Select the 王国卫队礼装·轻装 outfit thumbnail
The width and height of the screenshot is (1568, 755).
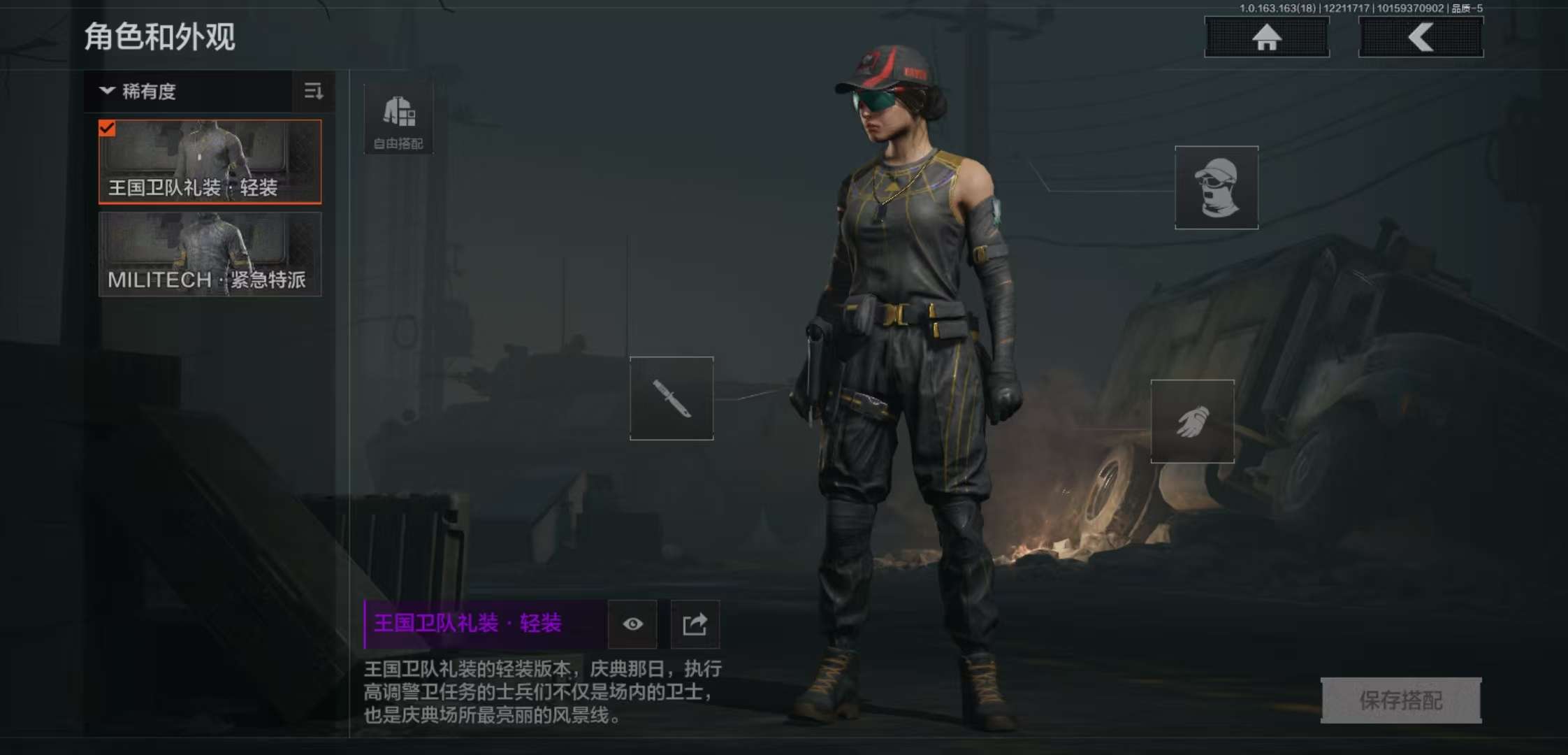(x=210, y=161)
